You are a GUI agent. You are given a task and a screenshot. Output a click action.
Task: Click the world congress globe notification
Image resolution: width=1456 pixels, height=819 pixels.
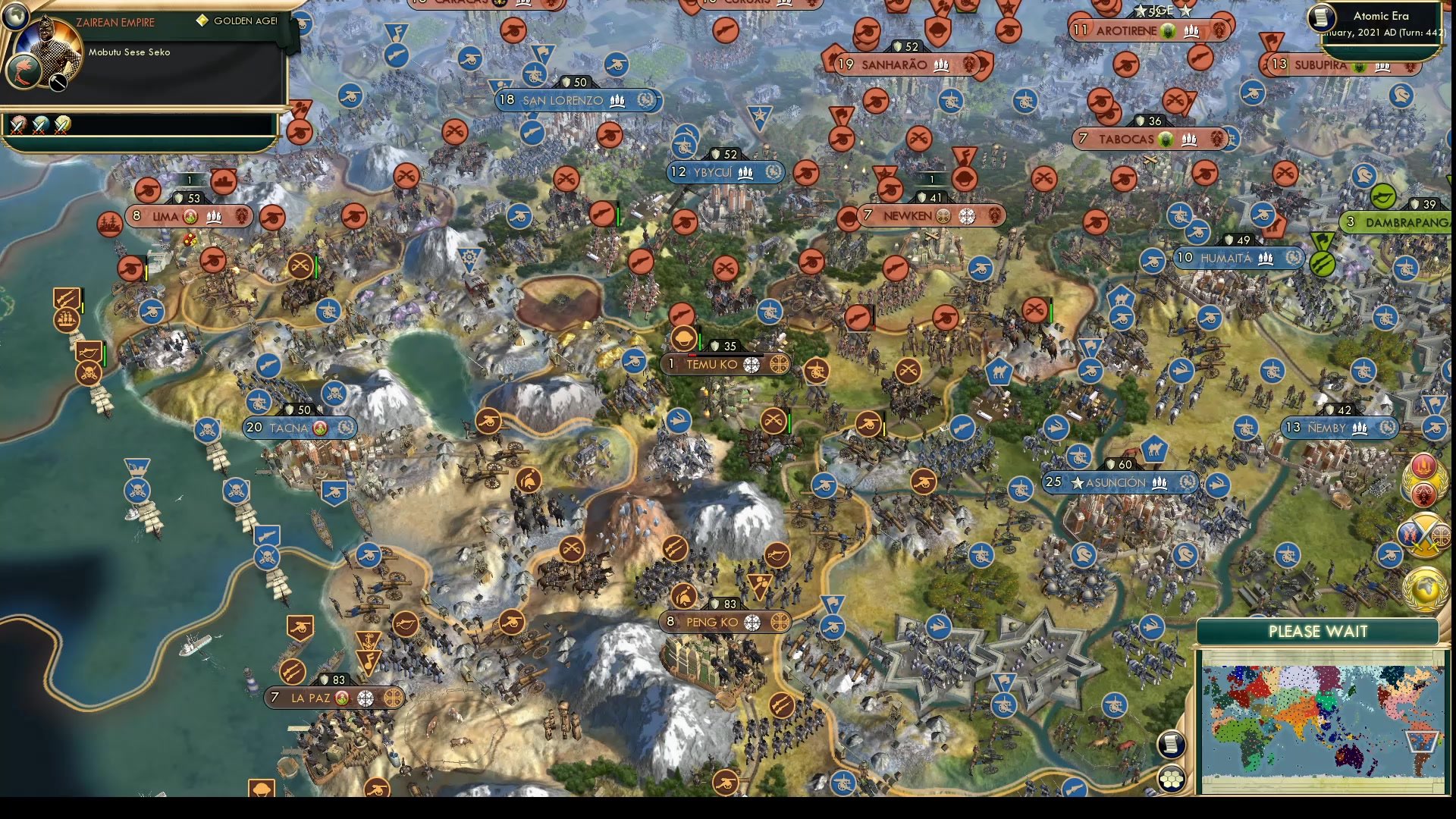coord(1425,591)
